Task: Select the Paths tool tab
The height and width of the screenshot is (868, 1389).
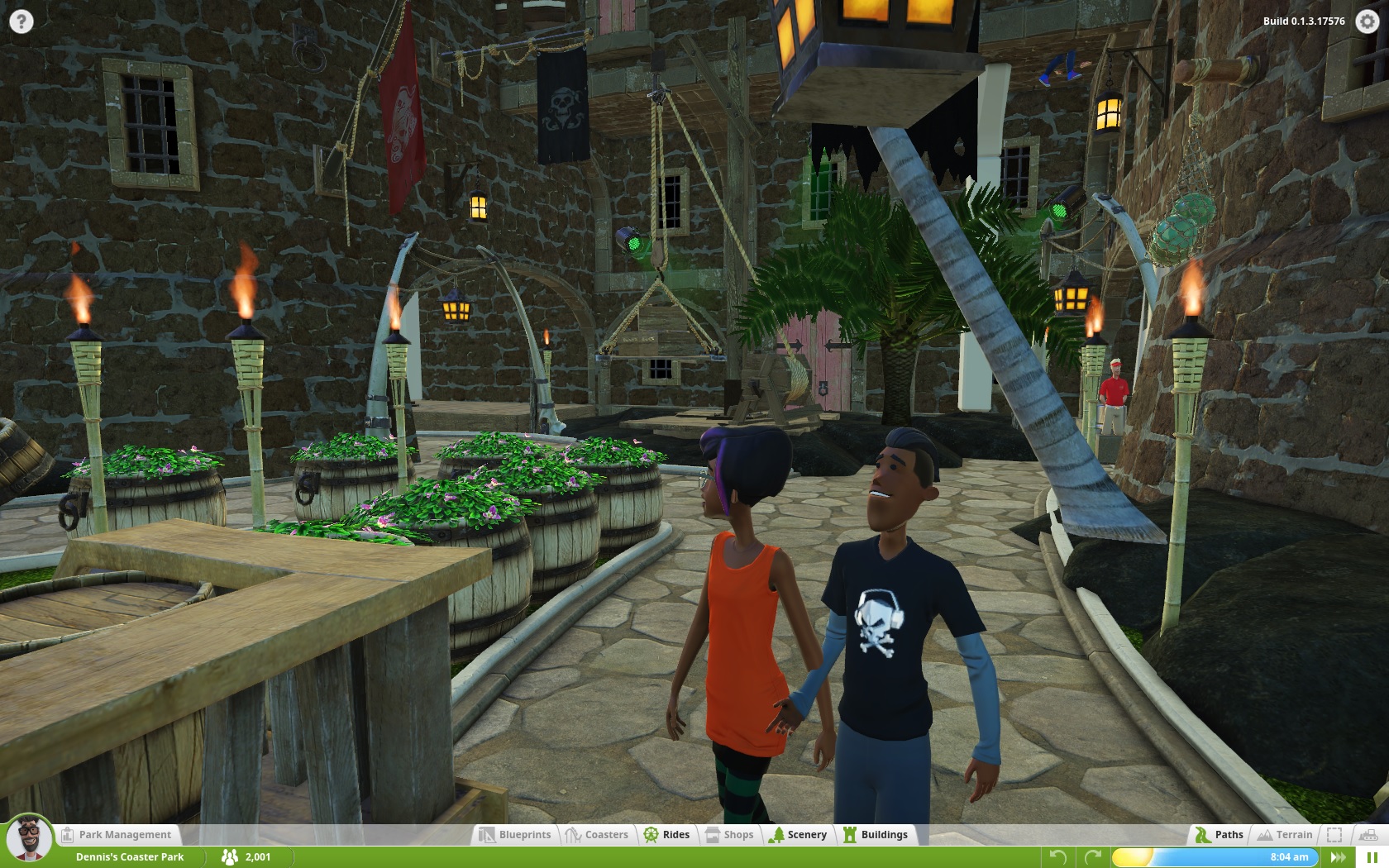Action: coord(1220,835)
